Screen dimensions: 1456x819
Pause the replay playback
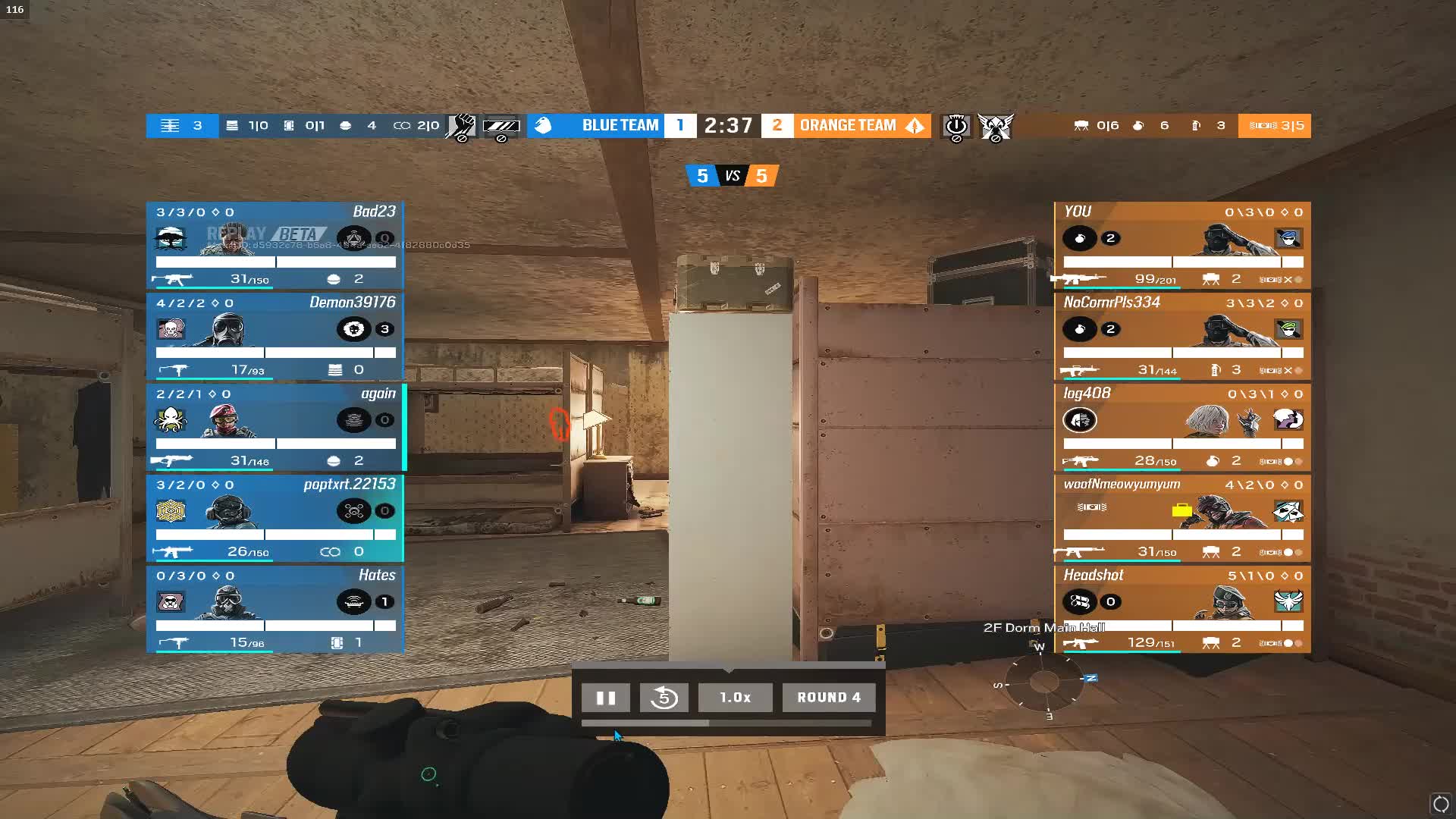pyautogui.click(x=605, y=698)
